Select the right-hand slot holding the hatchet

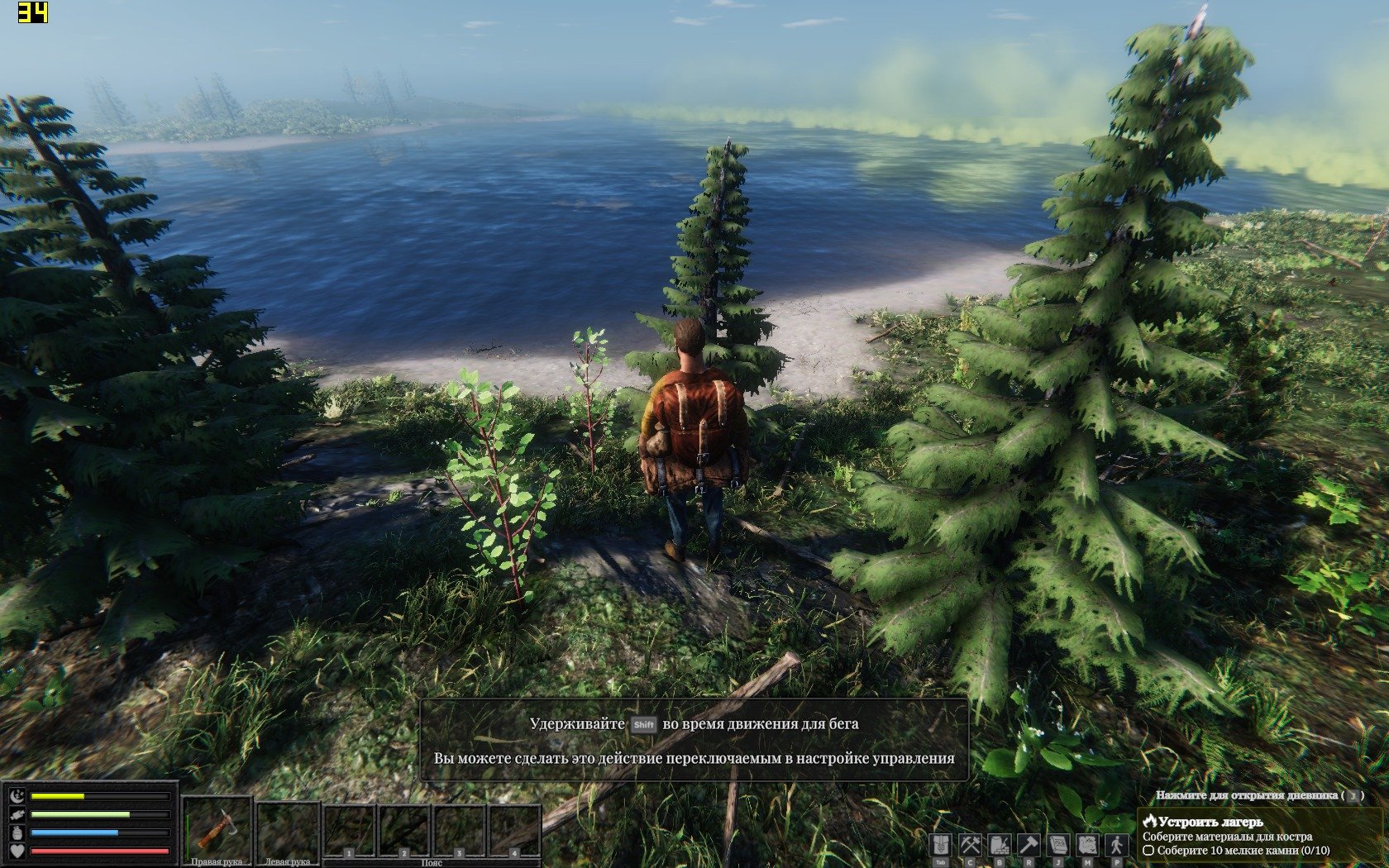pos(217,827)
